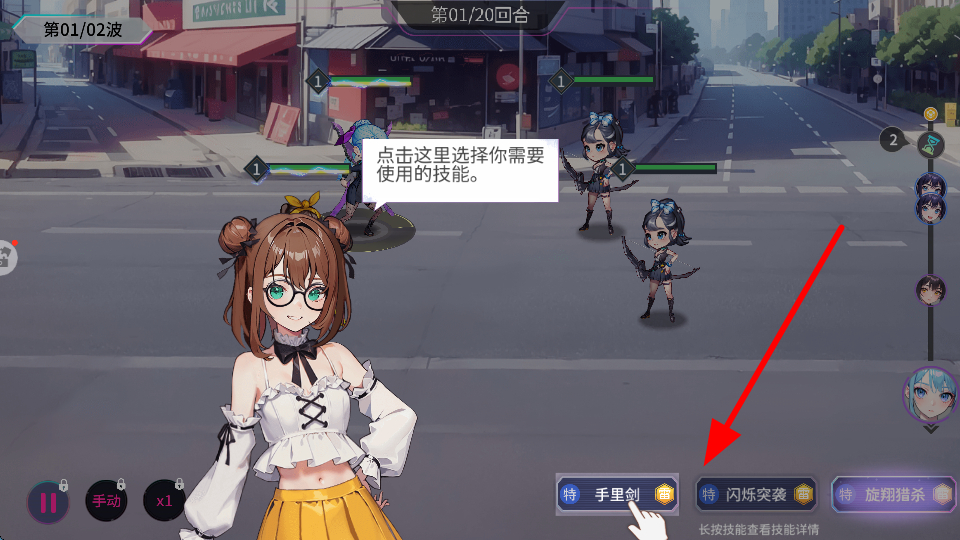Select the 手里剑 skill
960x540 pixels.
(617, 494)
